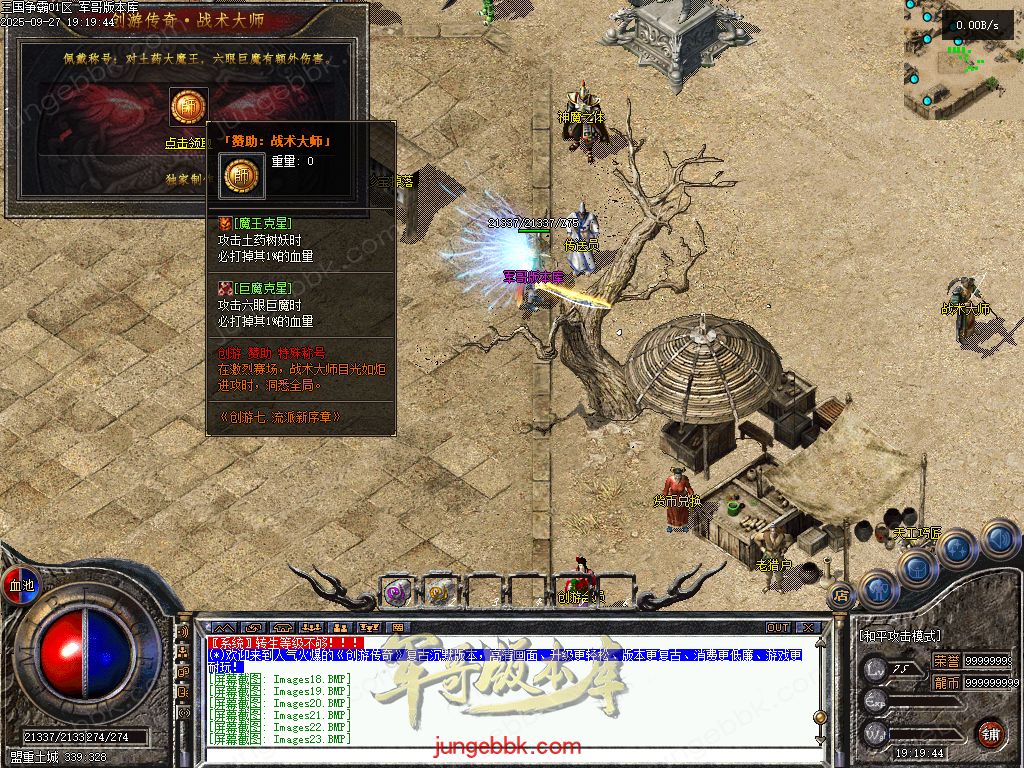The height and width of the screenshot is (768, 1024).
Task: Open the red 铺 store button
Action: coord(990,732)
